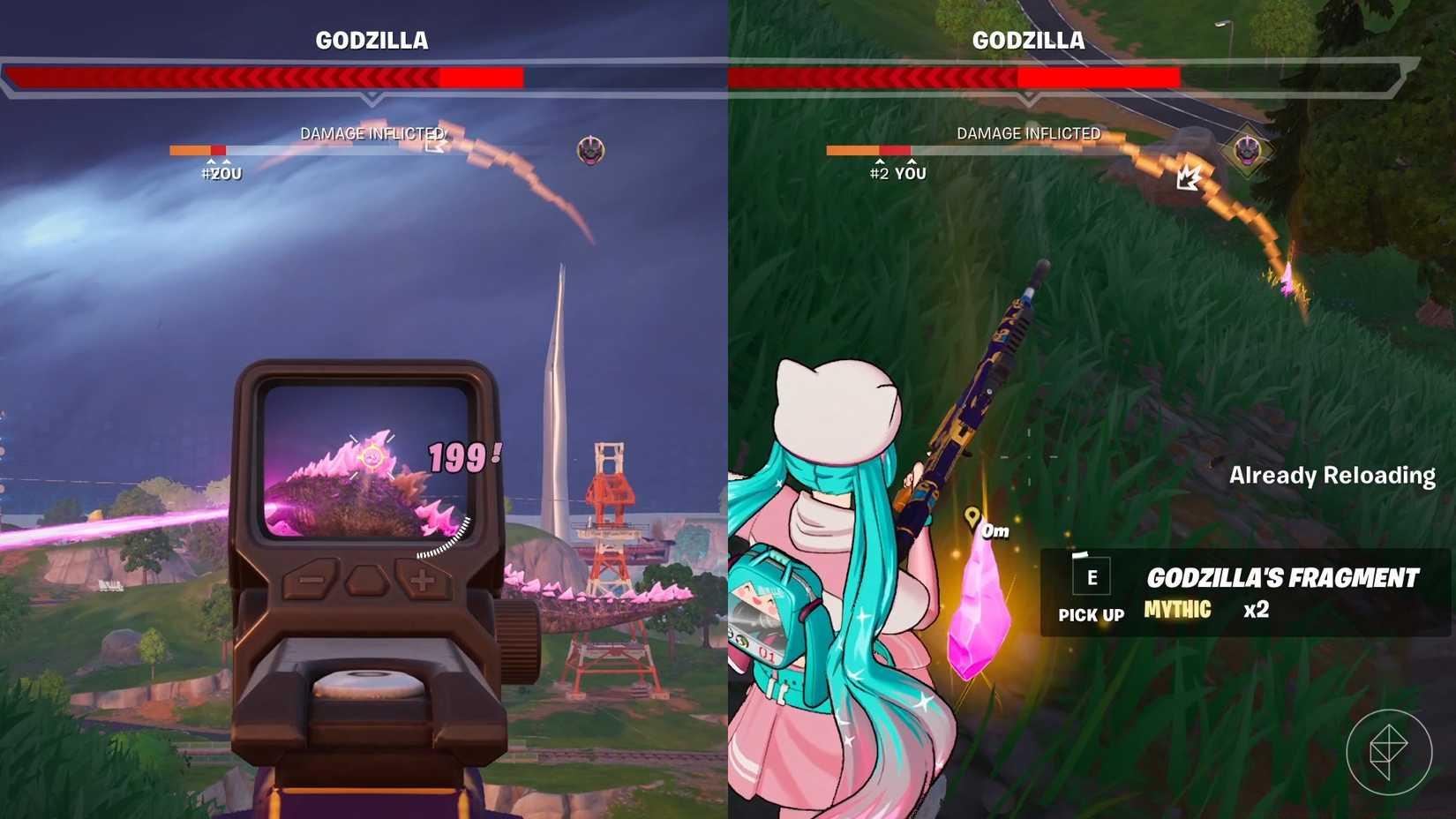Click the Already Reloading notification text
This screenshot has height=819, width=1456.
(x=1332, y=475)
